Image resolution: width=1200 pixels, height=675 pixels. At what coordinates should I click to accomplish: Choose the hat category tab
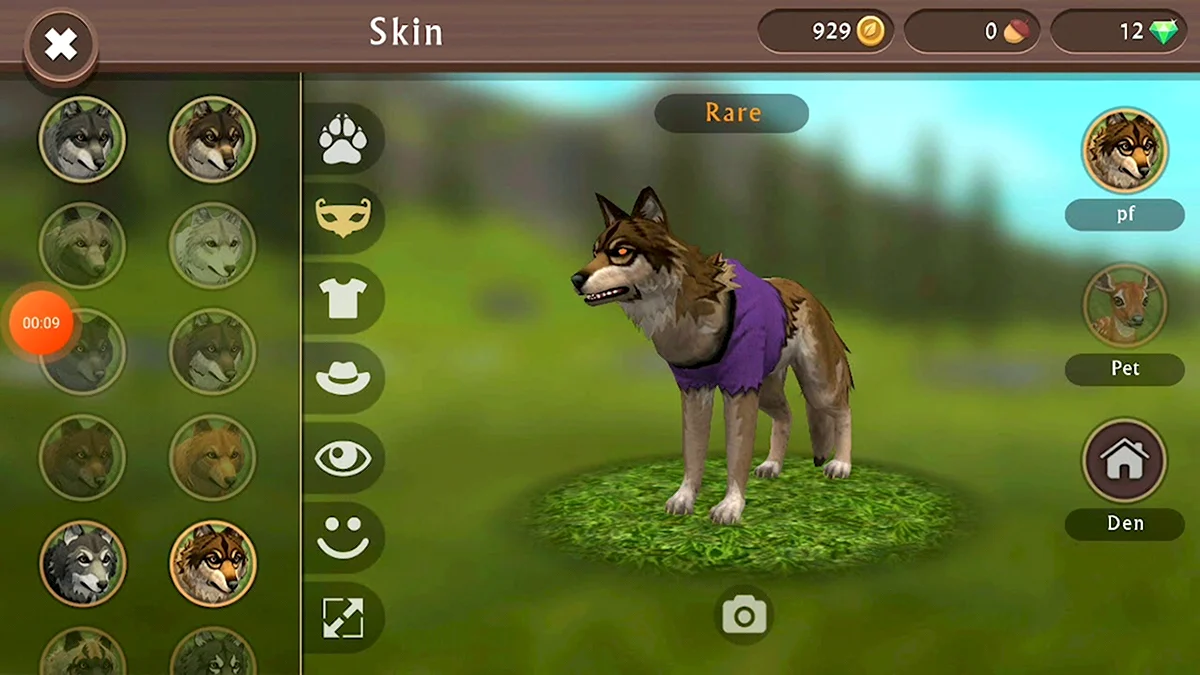(x=343, y=378)
